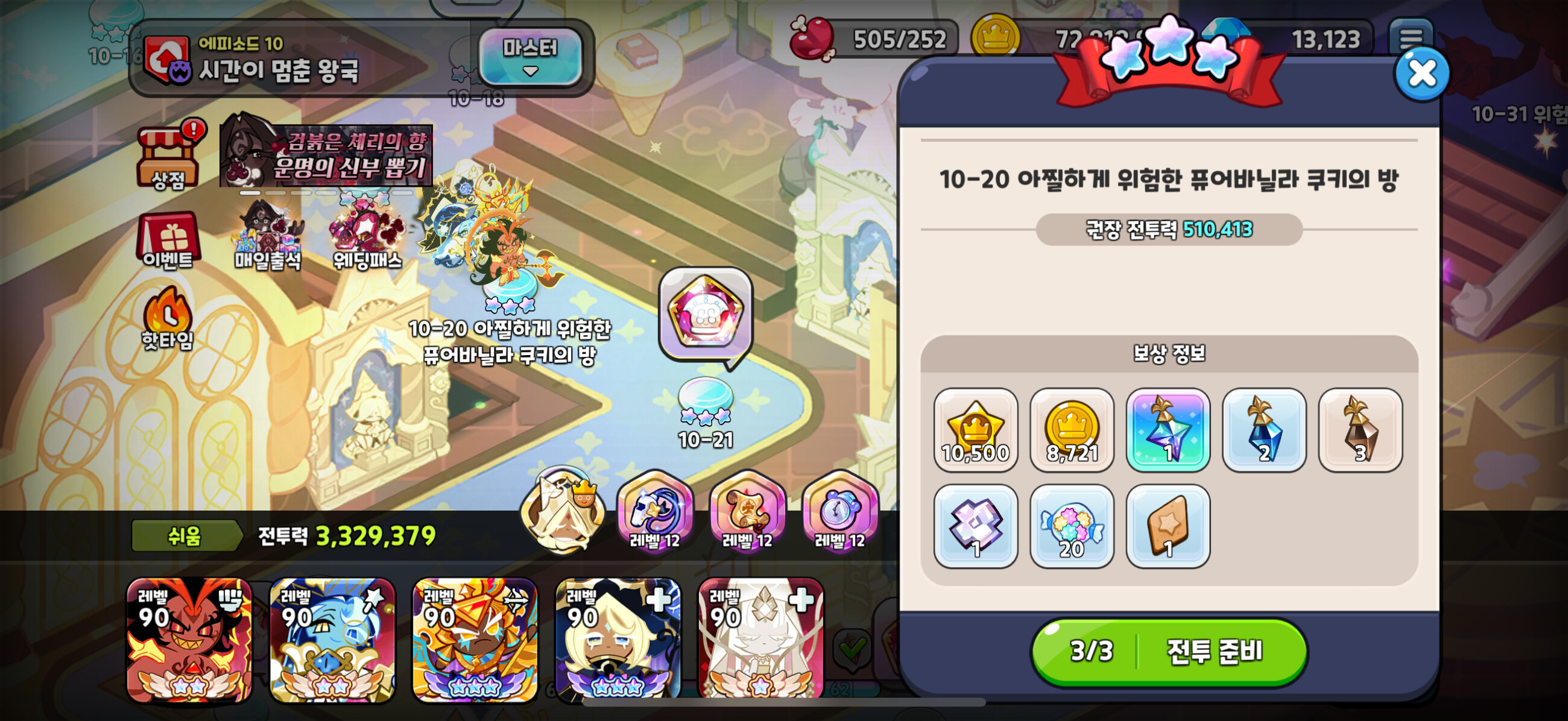The image size is (1568, 721).
Task: Inspect the rainbow candy reward of 20
Action: click(1071, 526)
